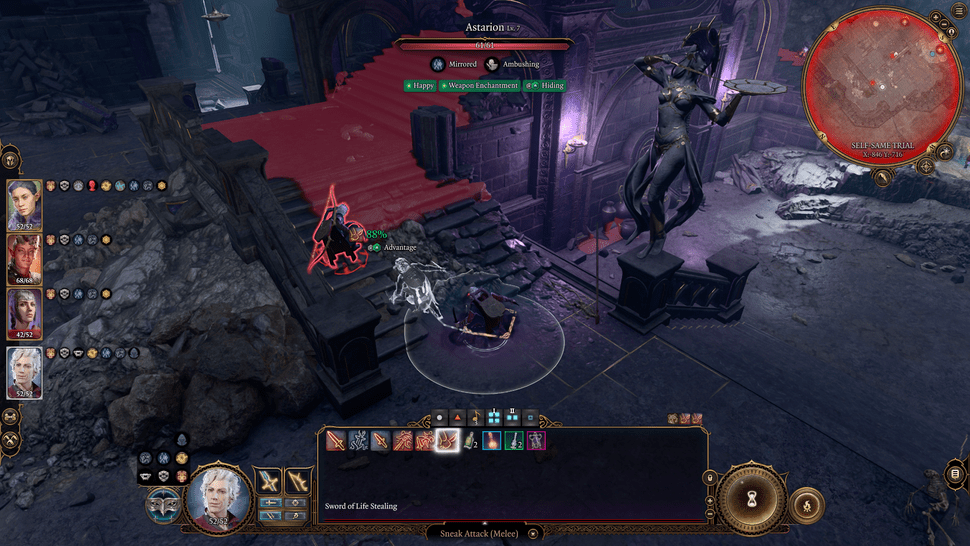Select the melee dagger weapon set slot
Image resolution: width=970 pixels, height=546 pixels.
269,481
